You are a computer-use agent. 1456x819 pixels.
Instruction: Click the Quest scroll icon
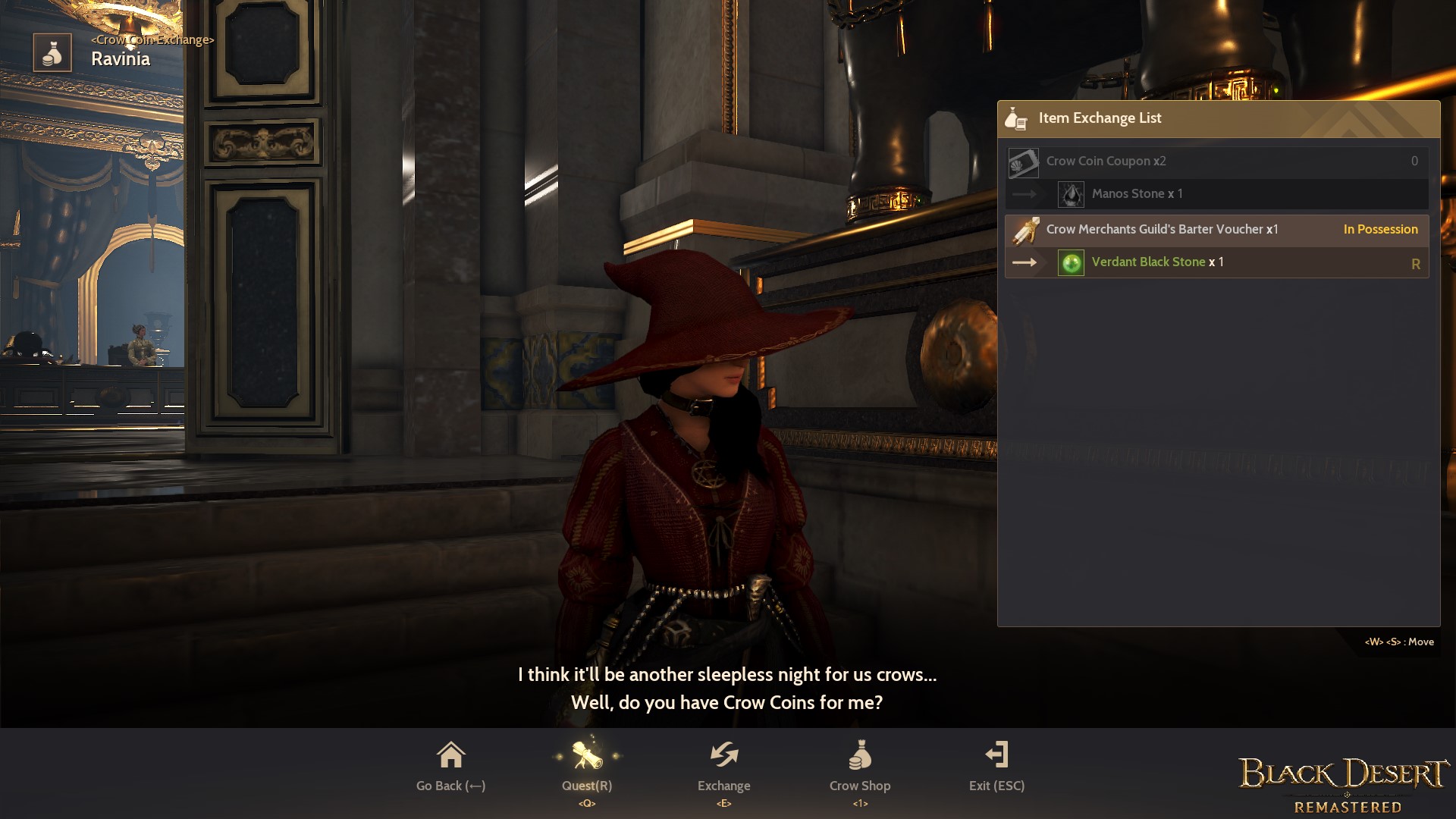coord(587,755)
